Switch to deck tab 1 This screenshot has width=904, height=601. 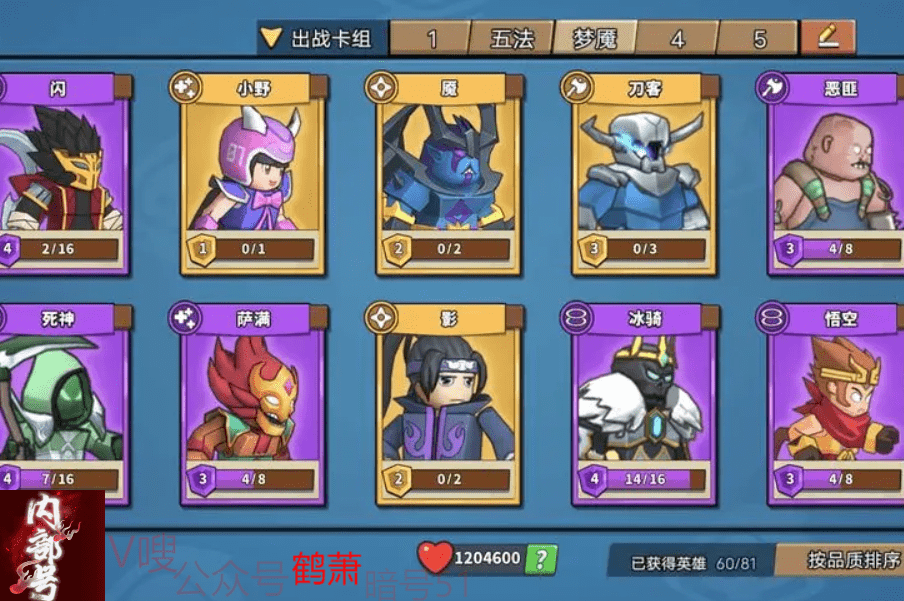[431, 39]
